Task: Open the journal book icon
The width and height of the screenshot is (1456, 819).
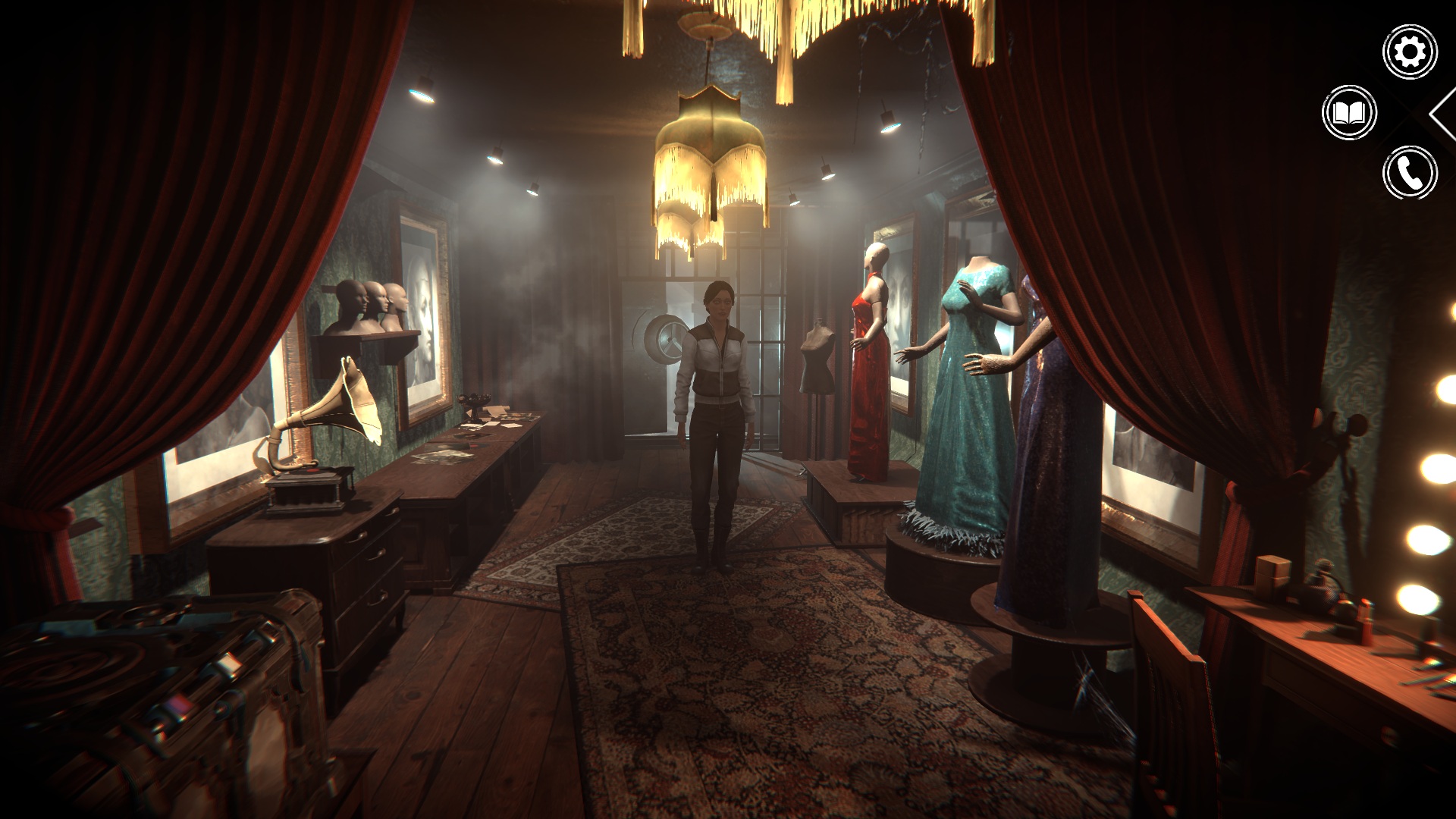Action: coord(1349,113)
